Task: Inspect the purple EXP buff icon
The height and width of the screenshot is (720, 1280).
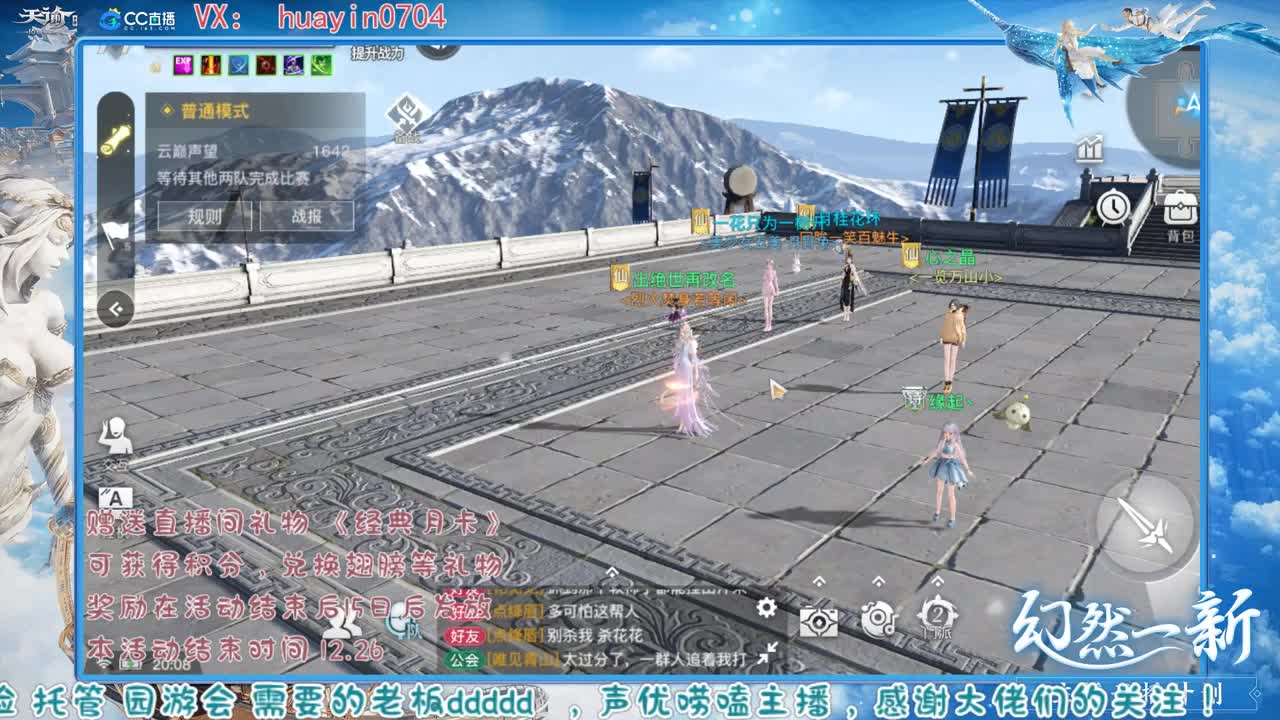Action: point(183,65)
